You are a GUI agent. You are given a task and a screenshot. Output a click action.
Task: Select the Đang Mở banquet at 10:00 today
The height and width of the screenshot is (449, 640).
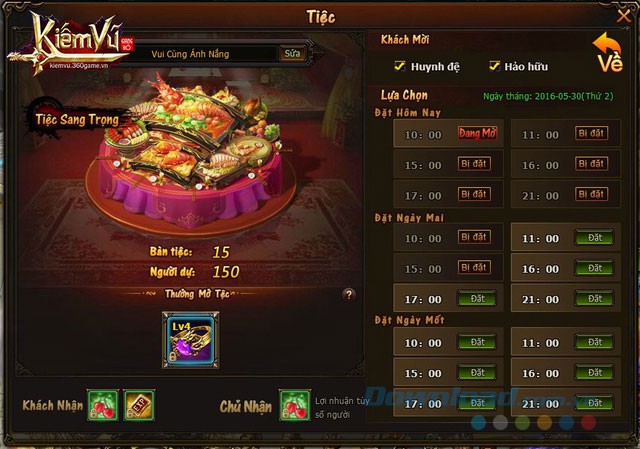pos(477,133)
